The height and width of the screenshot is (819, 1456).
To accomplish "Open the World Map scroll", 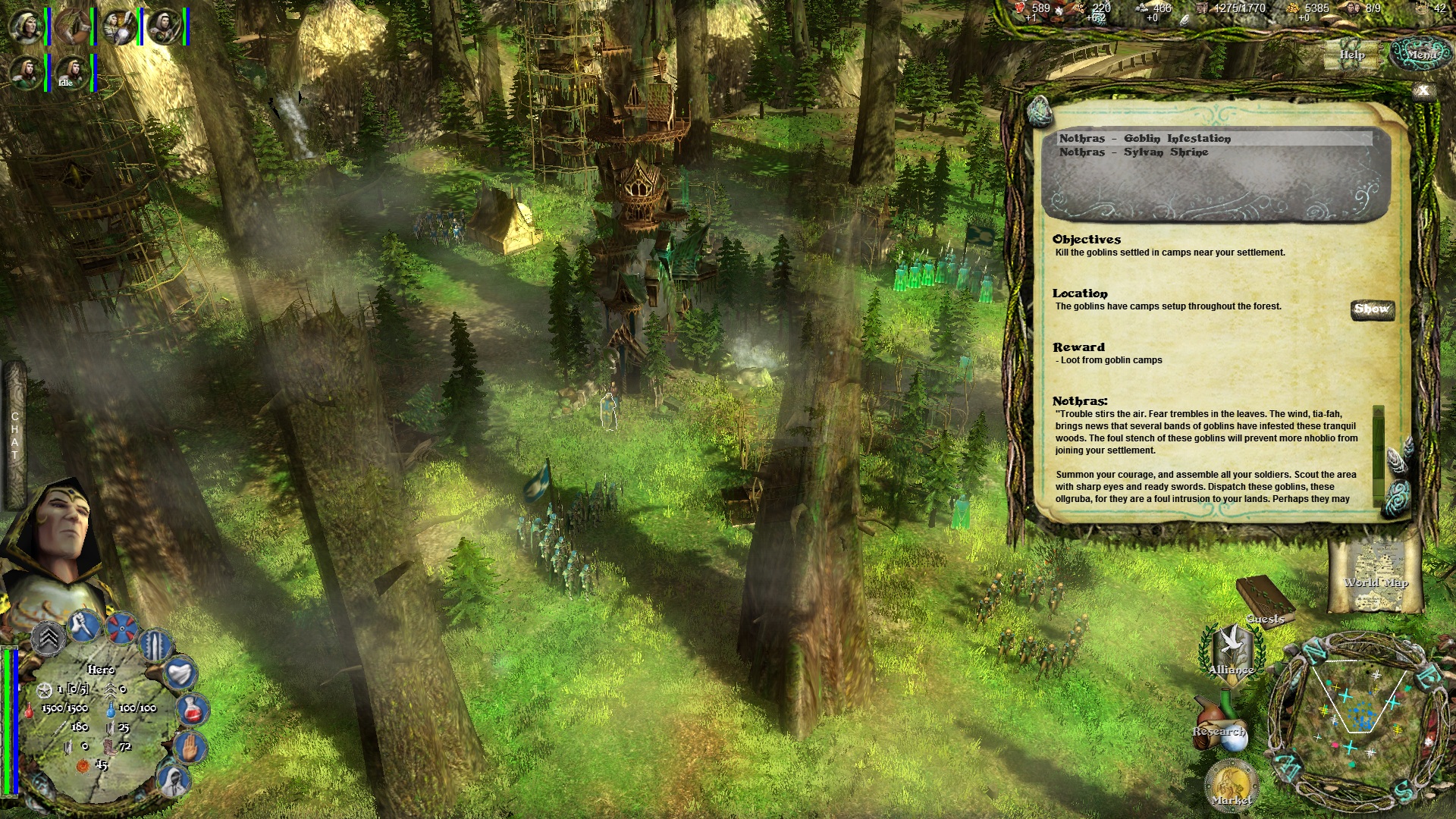I will [1374, 576].
